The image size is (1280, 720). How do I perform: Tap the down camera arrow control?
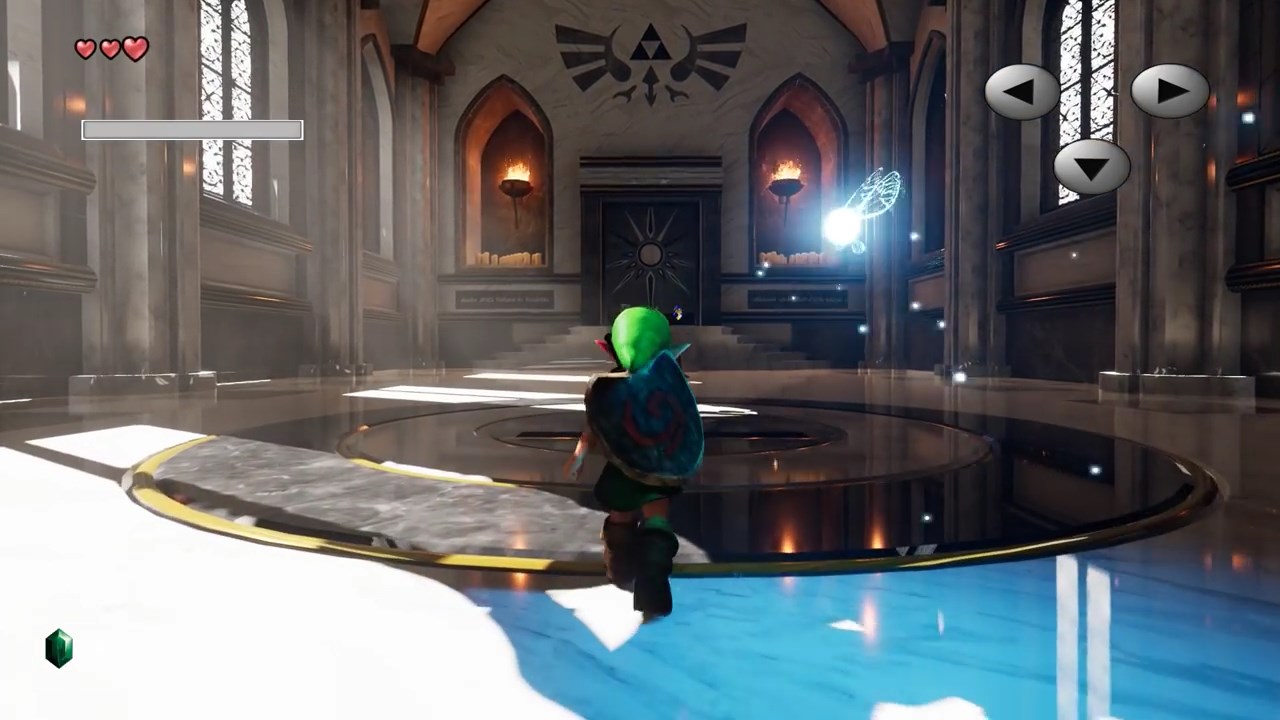[1090, 167]
